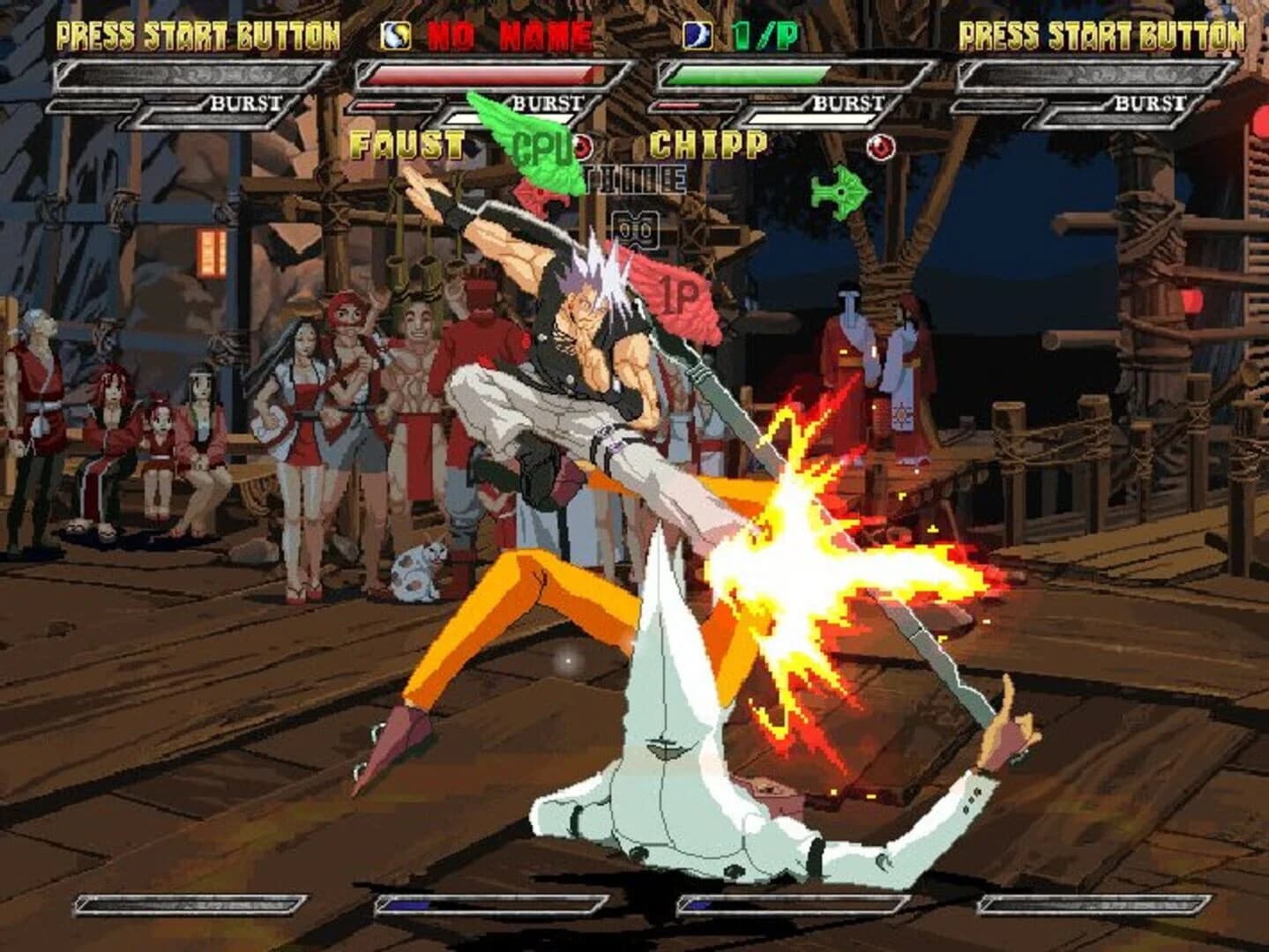Select the NO NAME label
1269x952 pixels.
point(507,33)
